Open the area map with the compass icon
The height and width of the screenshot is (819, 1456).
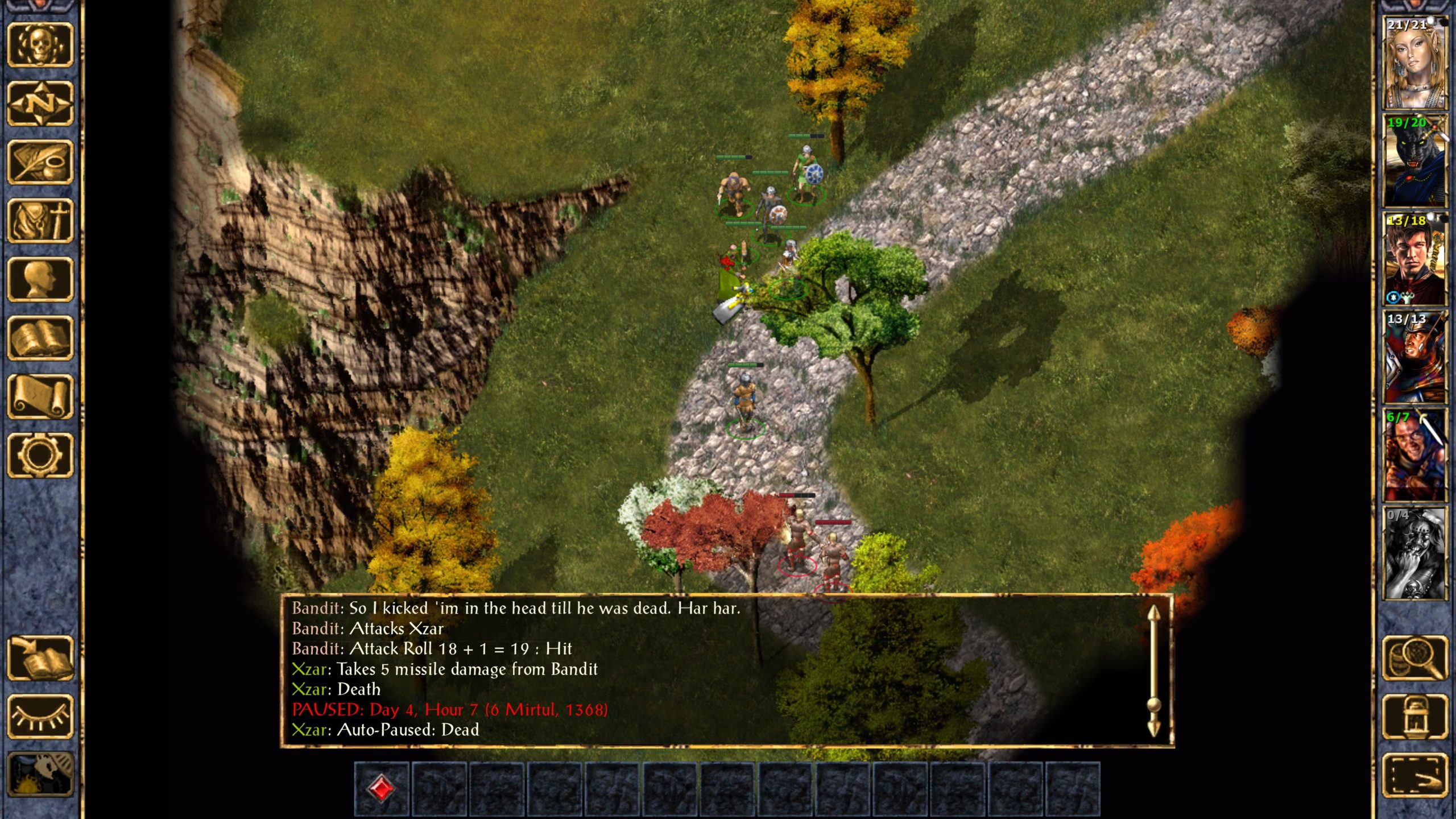[x=40, y=104]
